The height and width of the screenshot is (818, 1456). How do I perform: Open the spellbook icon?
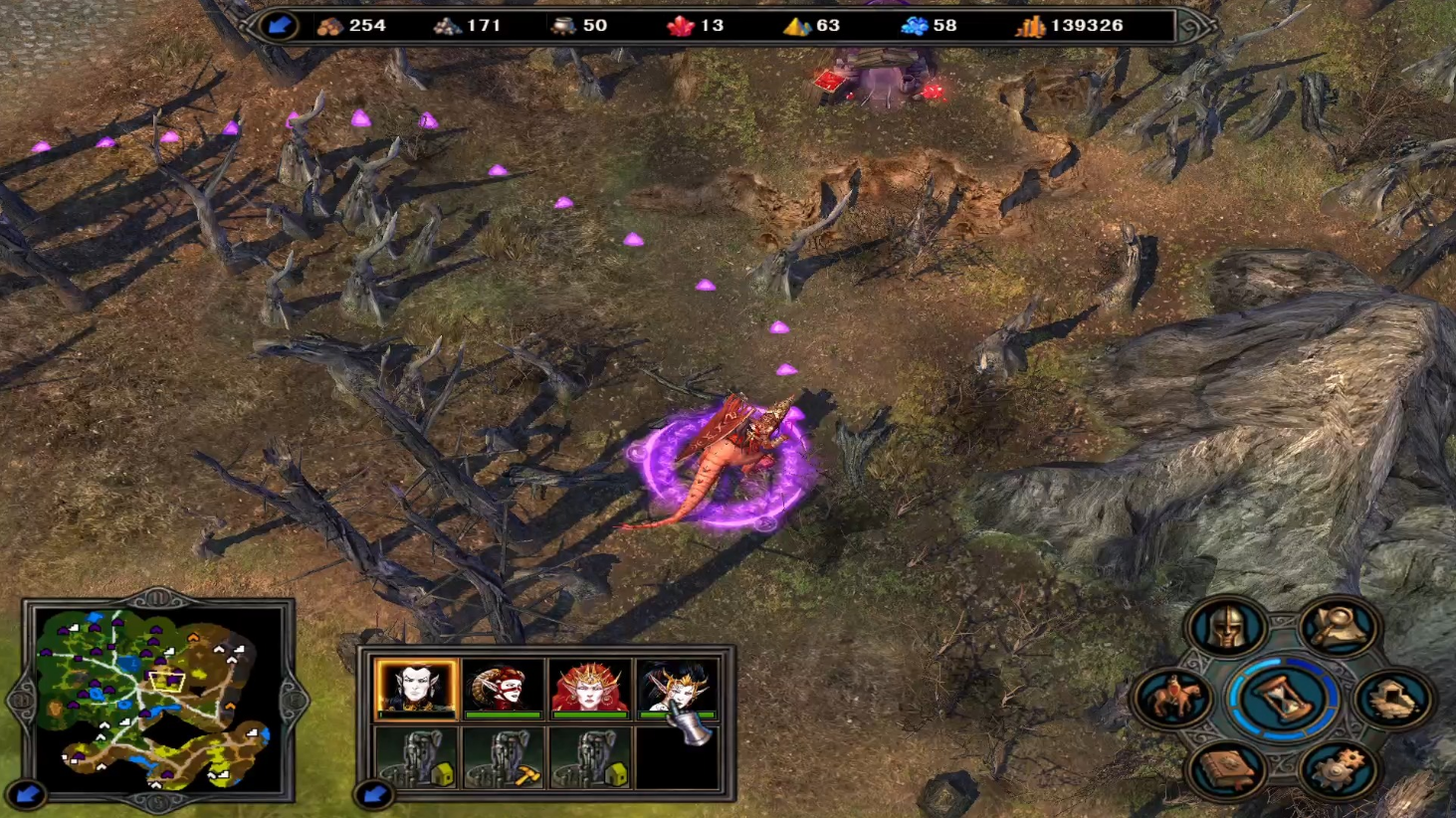click(1227, 769)
